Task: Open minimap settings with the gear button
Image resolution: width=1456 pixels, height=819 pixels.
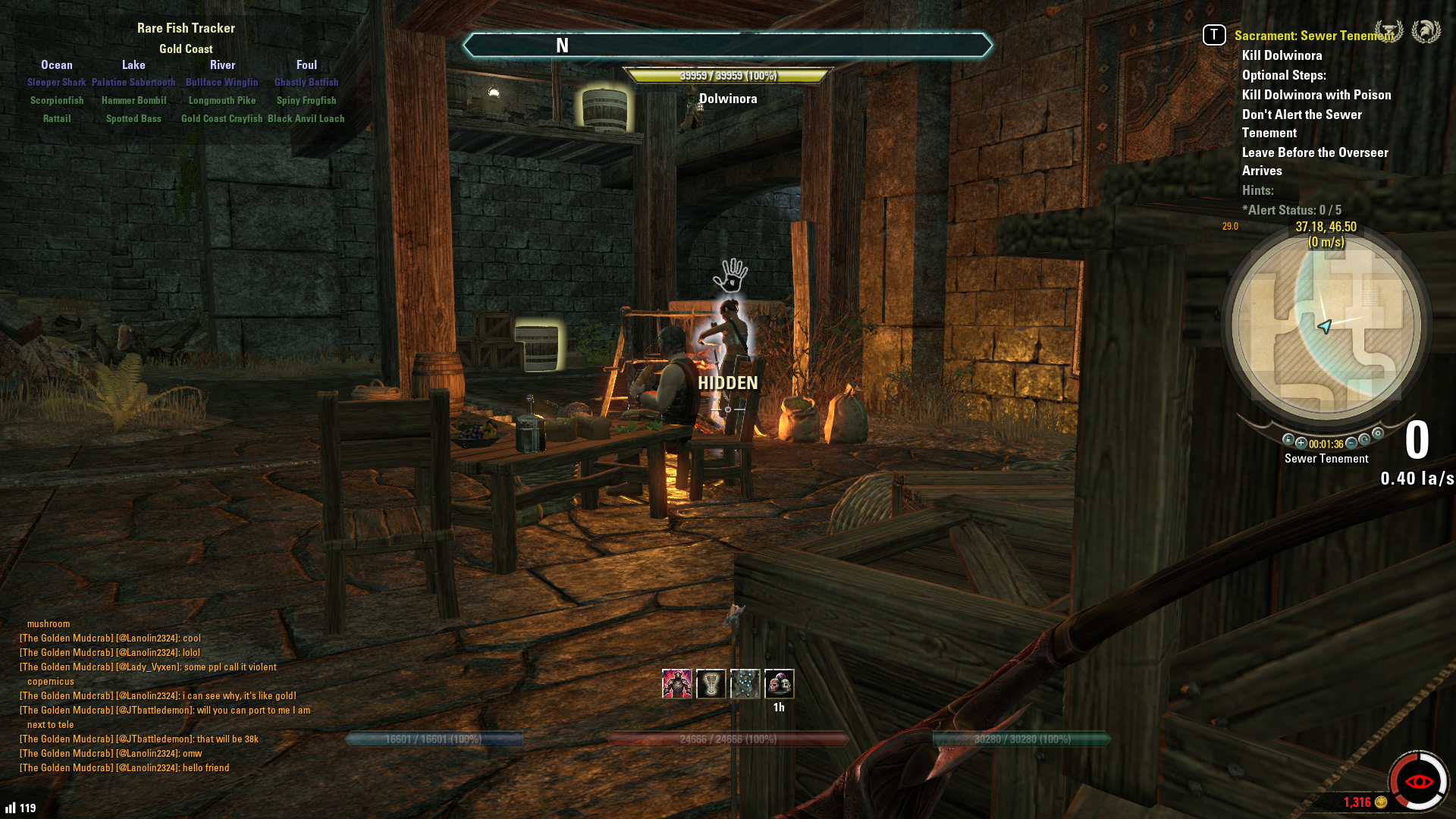Action: (1378, 434)
